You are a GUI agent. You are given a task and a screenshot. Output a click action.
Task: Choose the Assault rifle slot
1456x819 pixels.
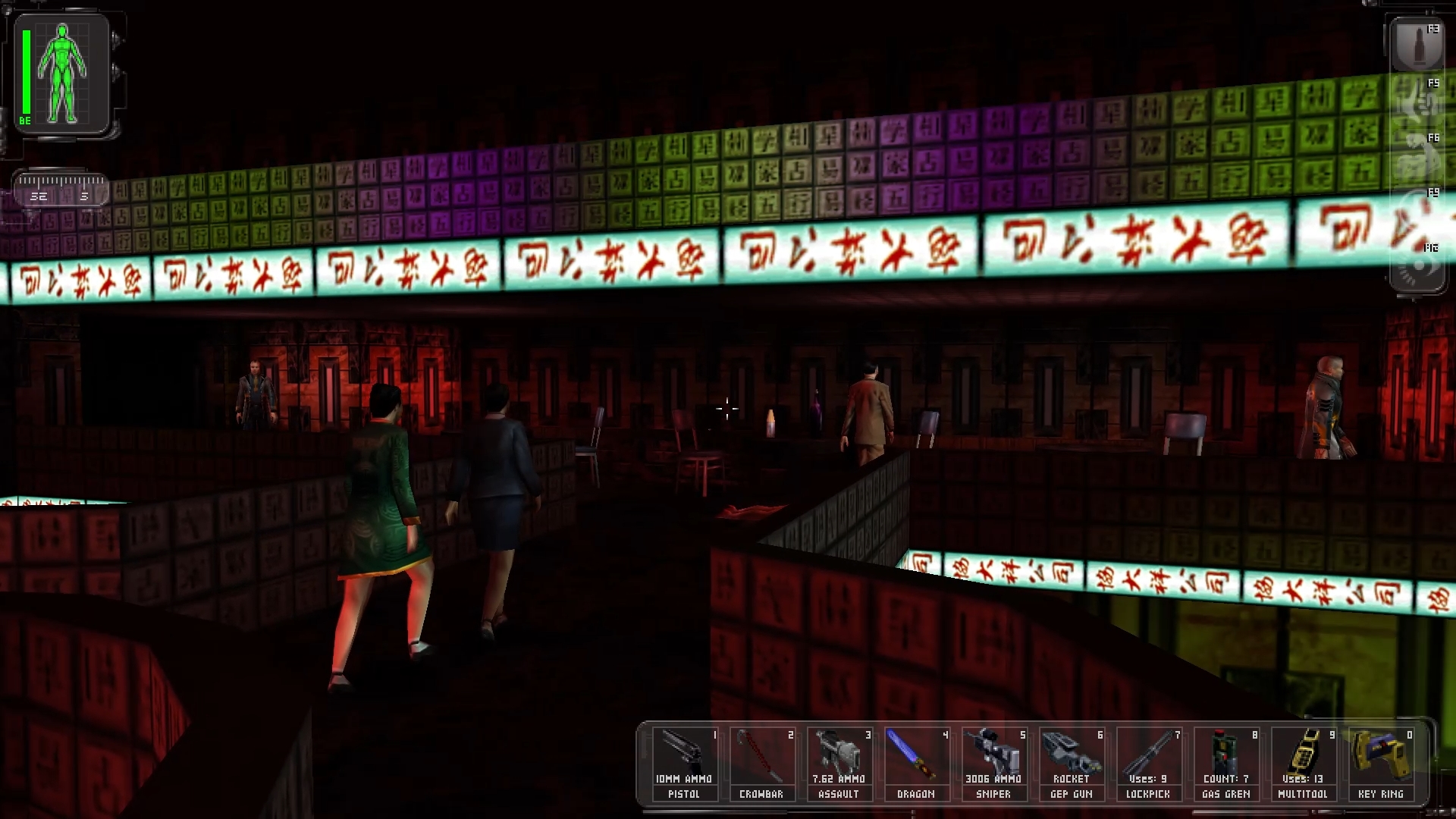[838, 763]
